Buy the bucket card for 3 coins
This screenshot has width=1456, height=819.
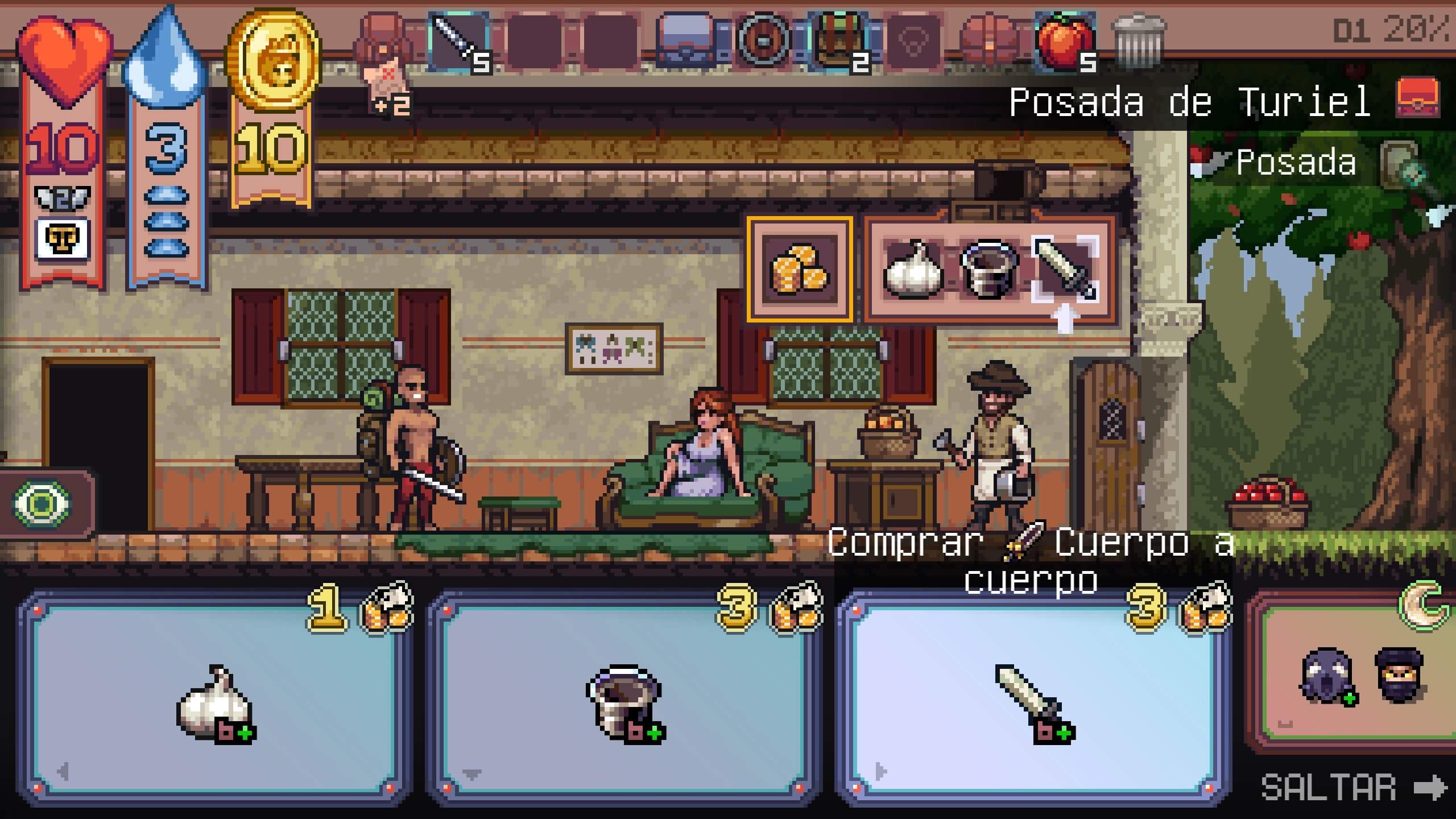coord(624,698)
